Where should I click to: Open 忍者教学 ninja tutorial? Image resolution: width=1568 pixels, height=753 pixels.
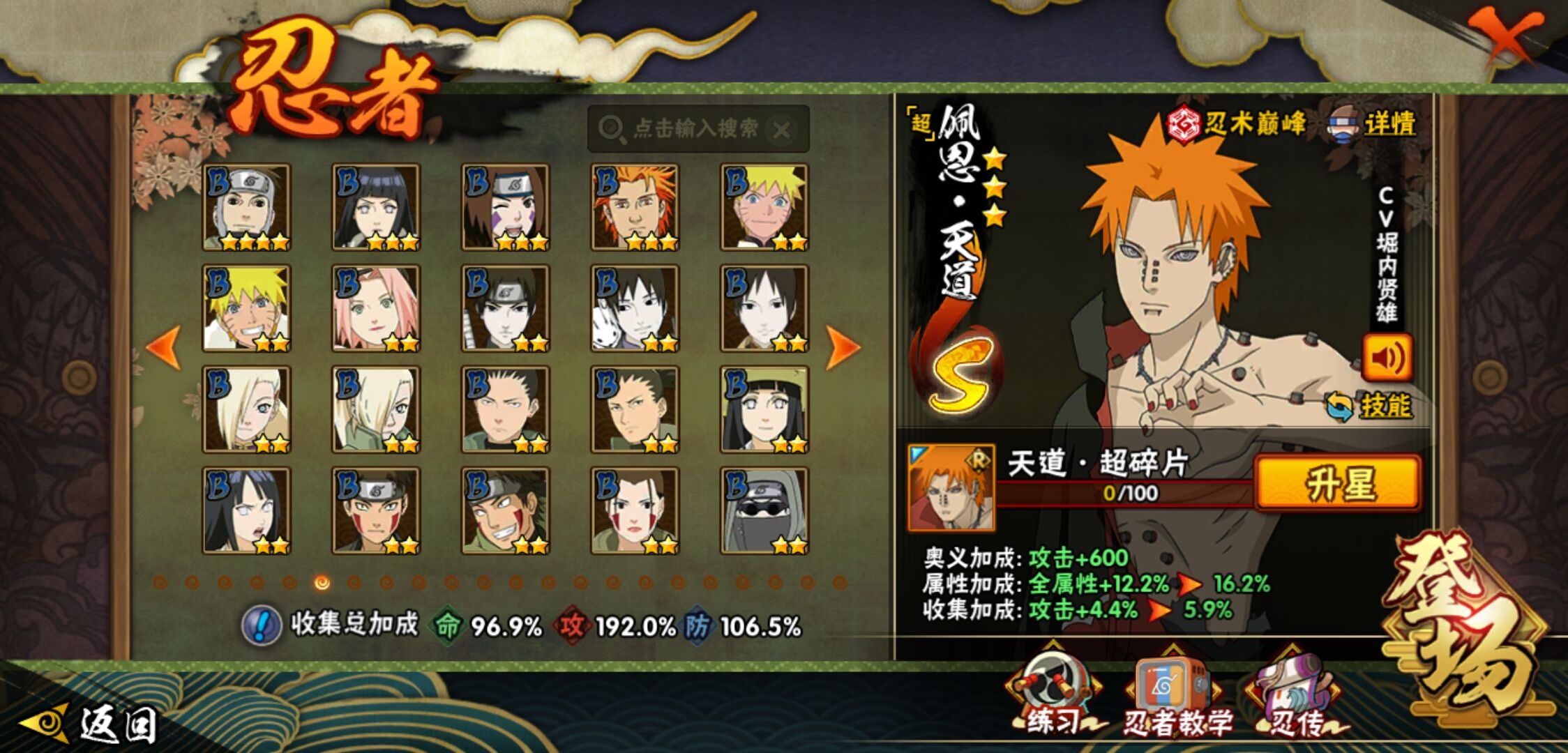pyautogui.click(x=1174, y=697)
